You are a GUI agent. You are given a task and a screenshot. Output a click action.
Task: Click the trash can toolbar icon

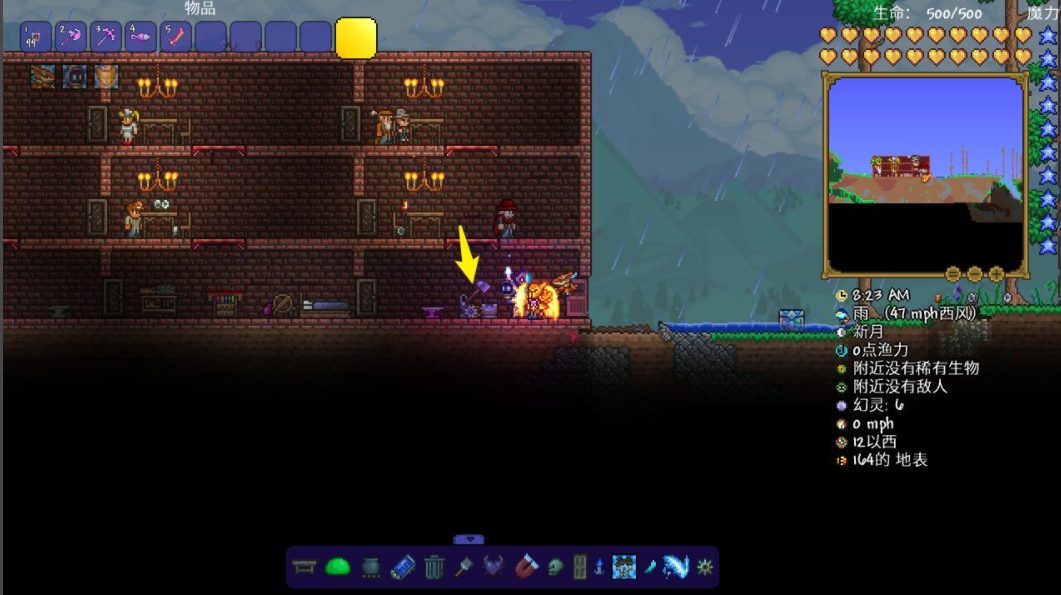(x=433, y=567)
